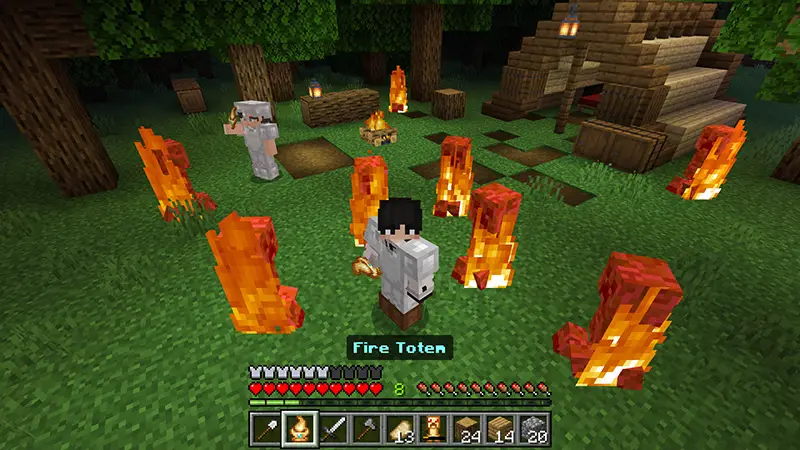The width and height of the screenshot is (800, 450).
Task: Pick the wooden planks stack of 14
Action: [x=501, y=429]
